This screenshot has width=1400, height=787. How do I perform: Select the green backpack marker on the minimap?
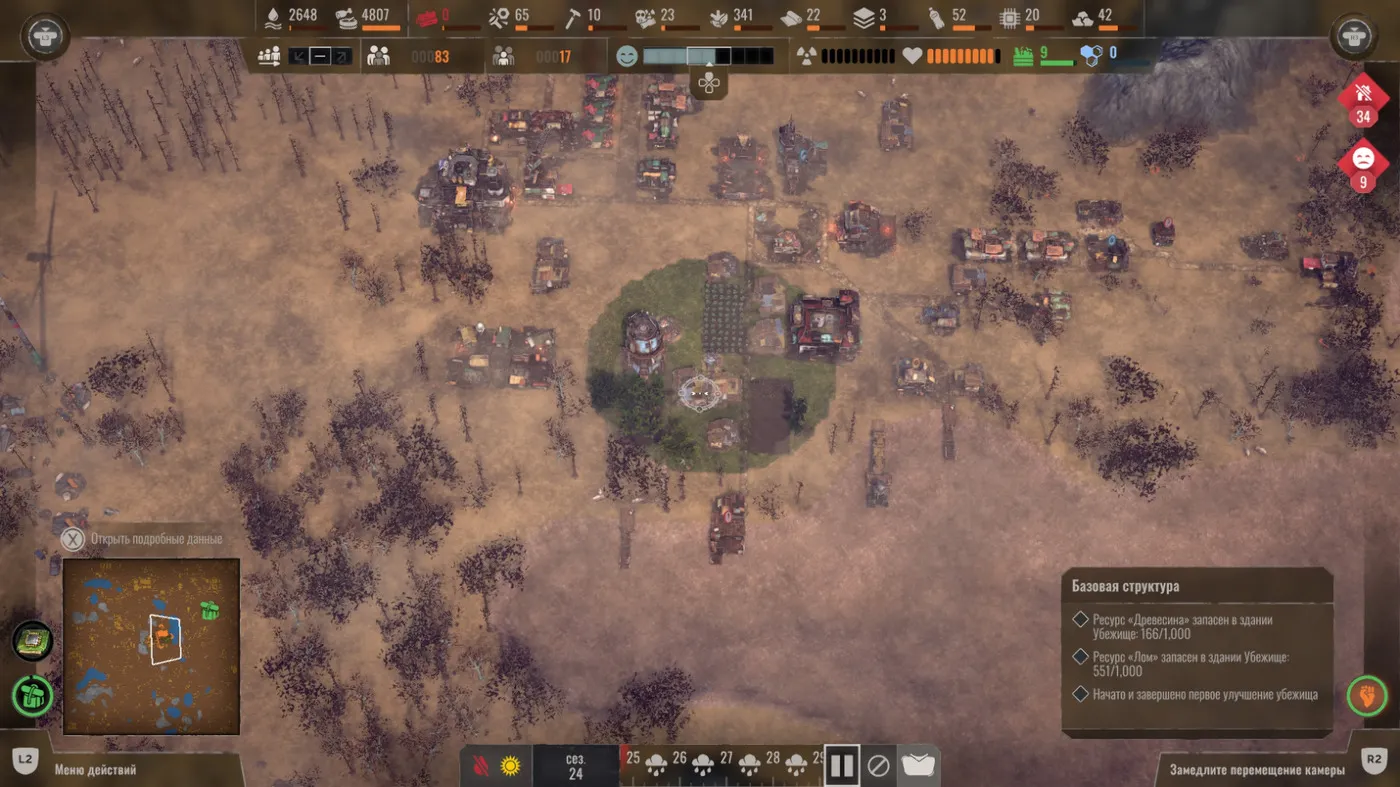(x=209, y=610)
